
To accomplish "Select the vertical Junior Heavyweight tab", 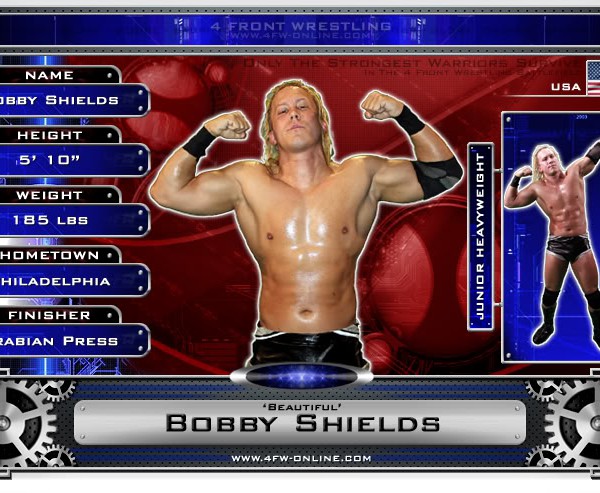I will 480,236.
